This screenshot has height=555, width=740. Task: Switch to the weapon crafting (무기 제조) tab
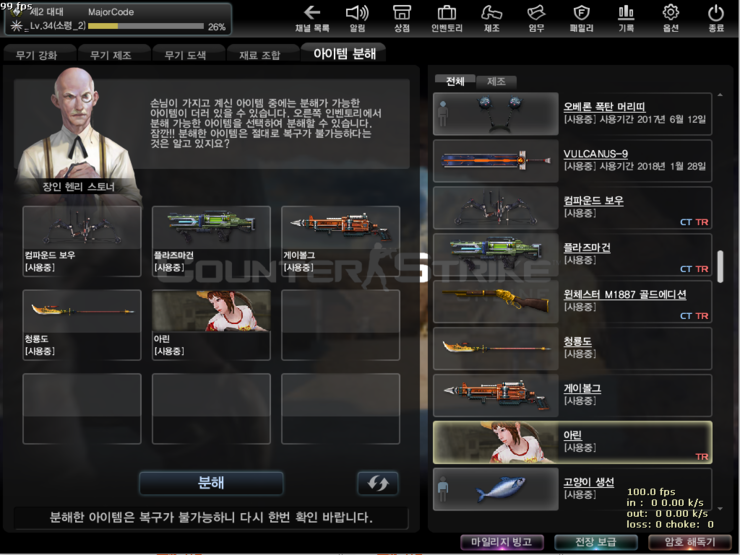pyautogui.click(x=113, y=54)
